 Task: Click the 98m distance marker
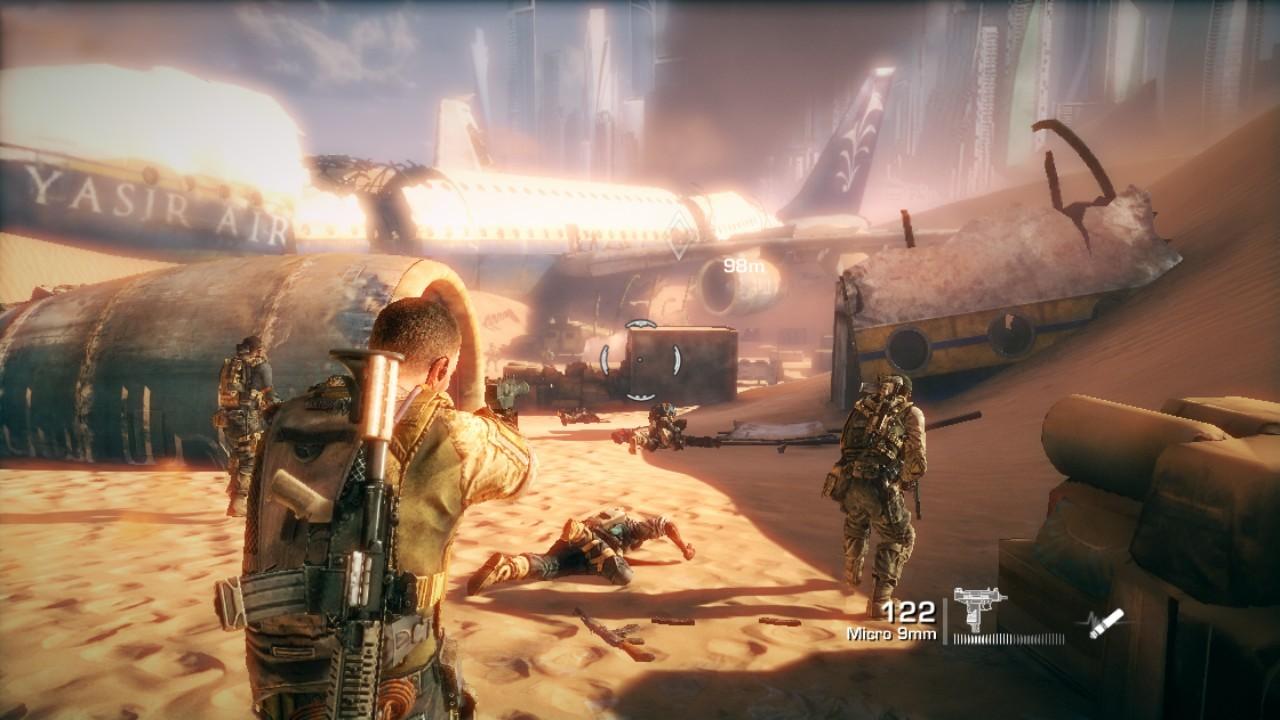tap(743, 266)
